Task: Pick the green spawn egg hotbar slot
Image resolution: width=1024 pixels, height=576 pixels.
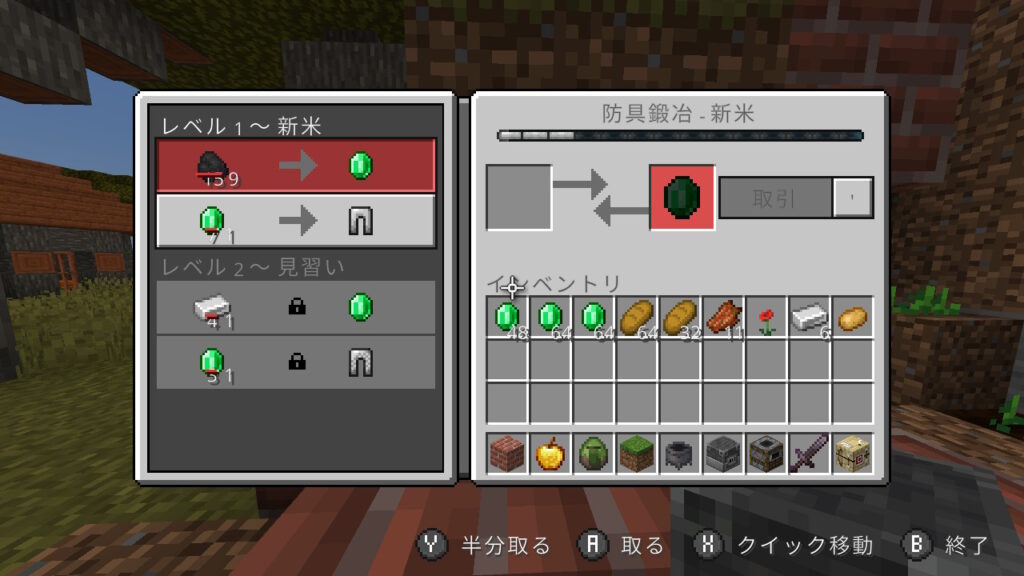Action: [x=594, y=454]
